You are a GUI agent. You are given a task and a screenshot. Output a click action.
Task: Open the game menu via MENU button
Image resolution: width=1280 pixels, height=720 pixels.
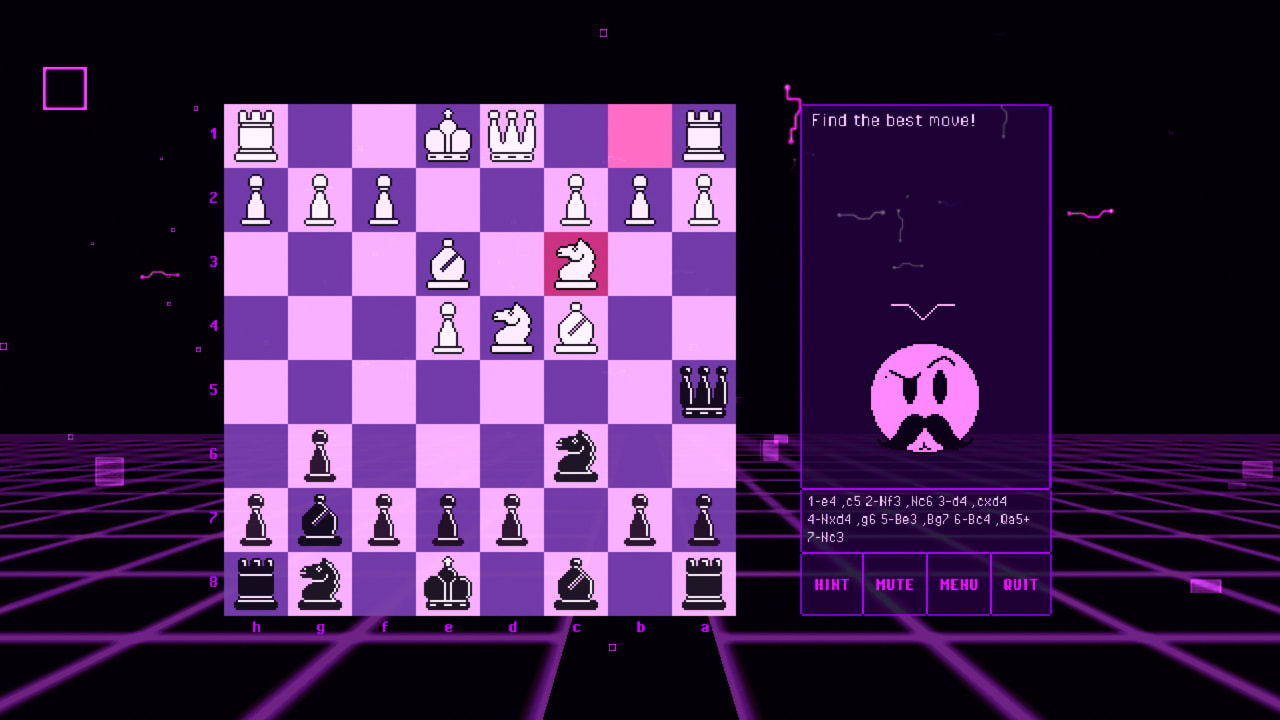coord(957,584)
